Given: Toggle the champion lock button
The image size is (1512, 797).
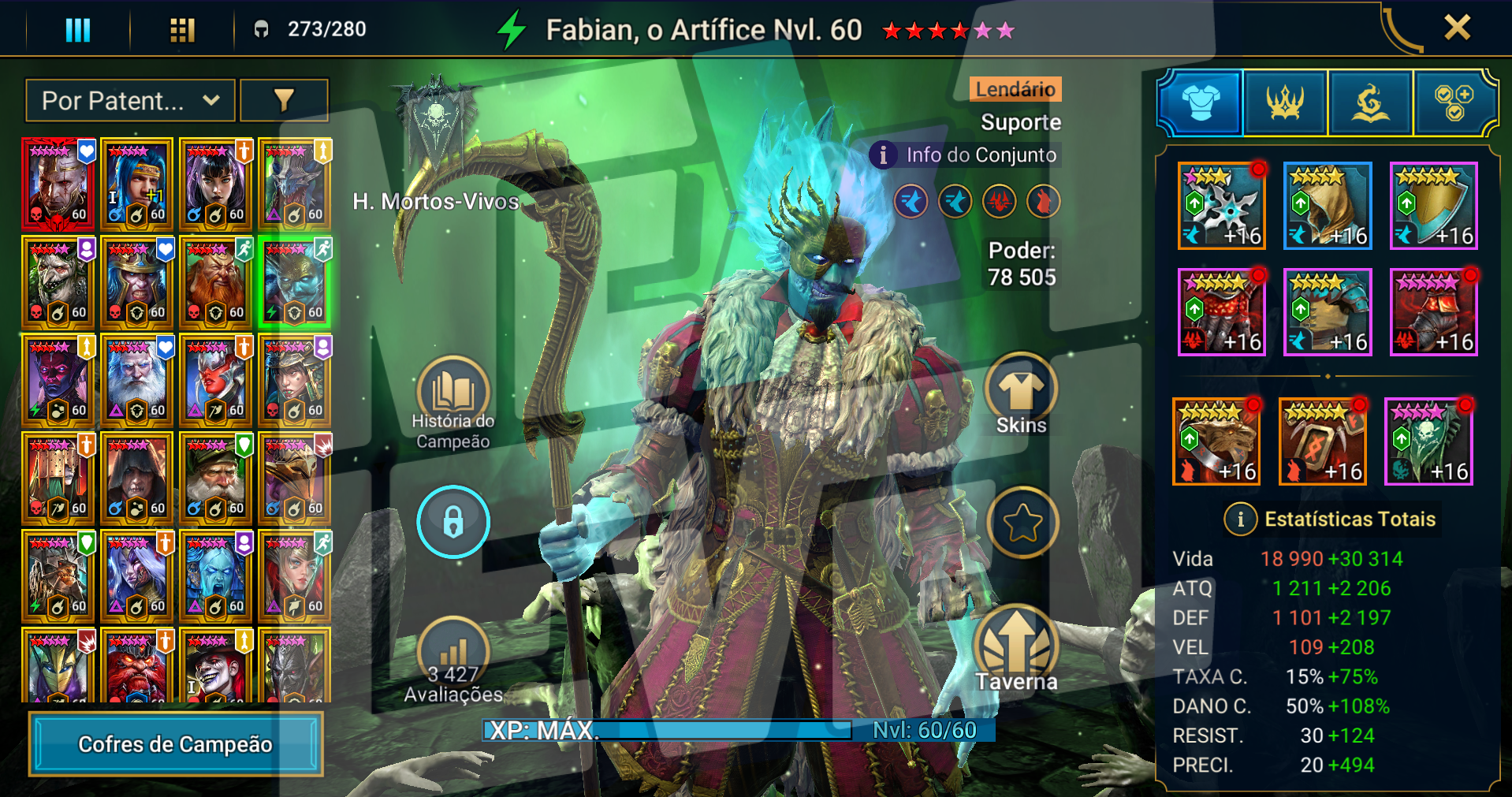Looking at the screenshot, I should pos(453,522).
